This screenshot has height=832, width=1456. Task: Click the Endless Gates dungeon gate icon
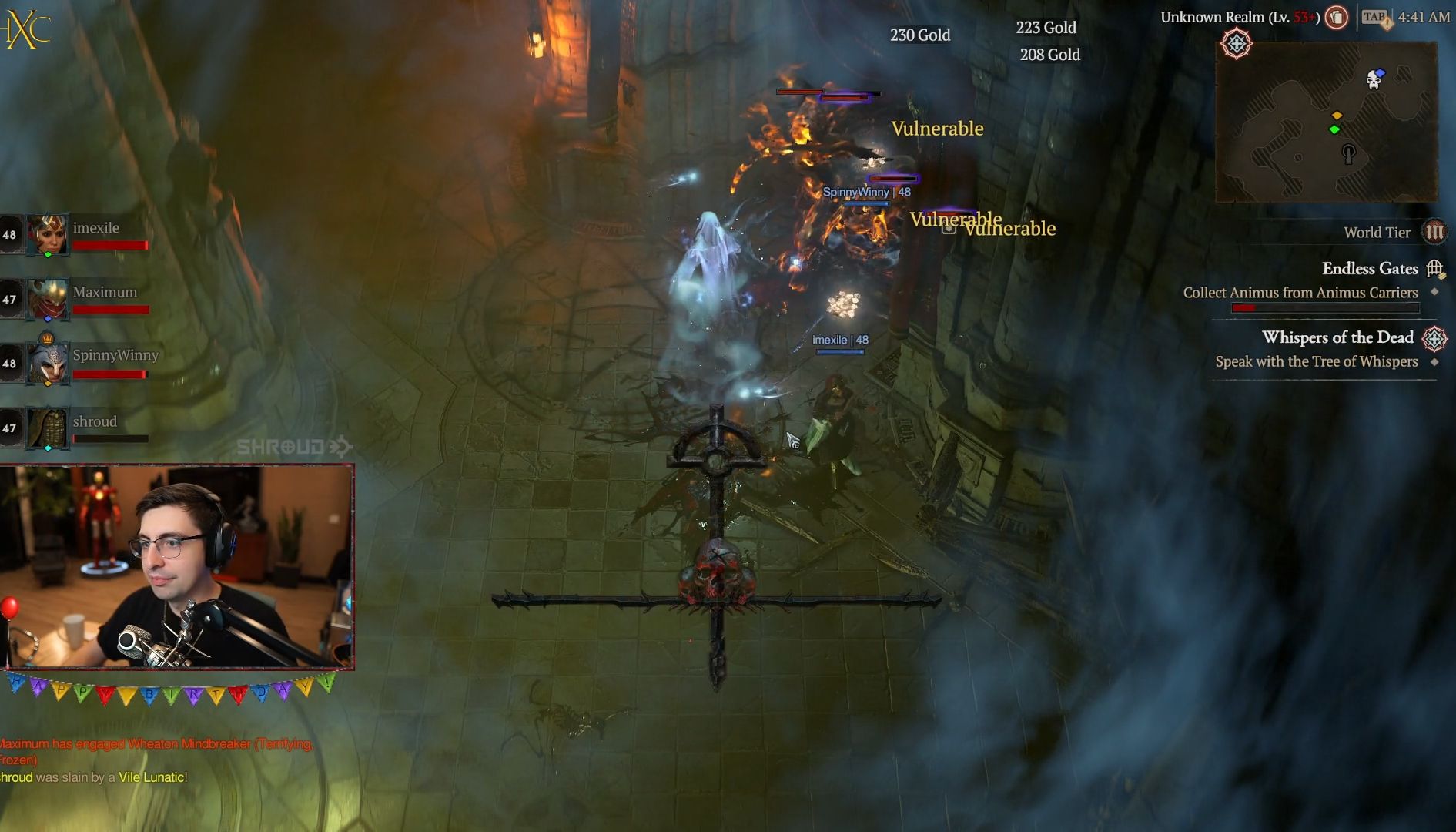(x=1434, y=269)
